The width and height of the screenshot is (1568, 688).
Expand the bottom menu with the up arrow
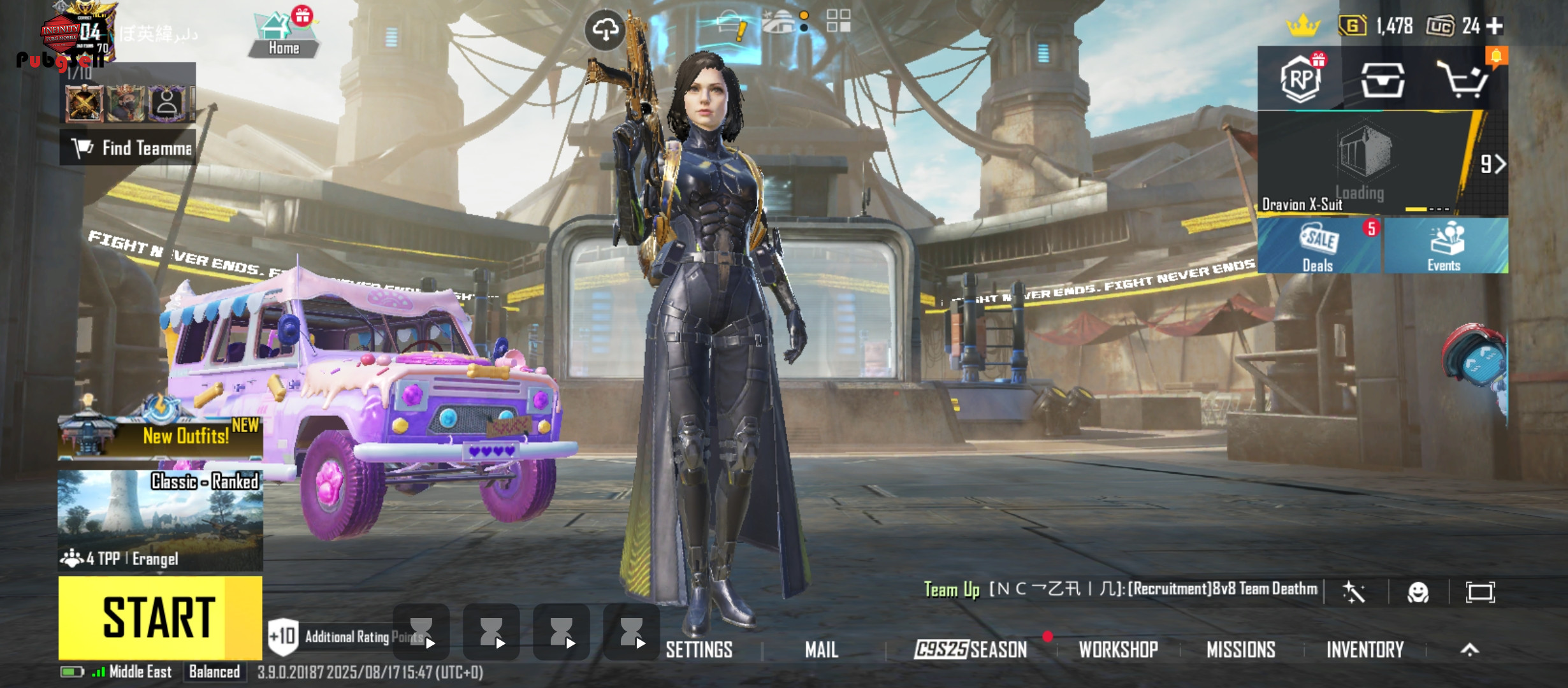point(1469,650)
